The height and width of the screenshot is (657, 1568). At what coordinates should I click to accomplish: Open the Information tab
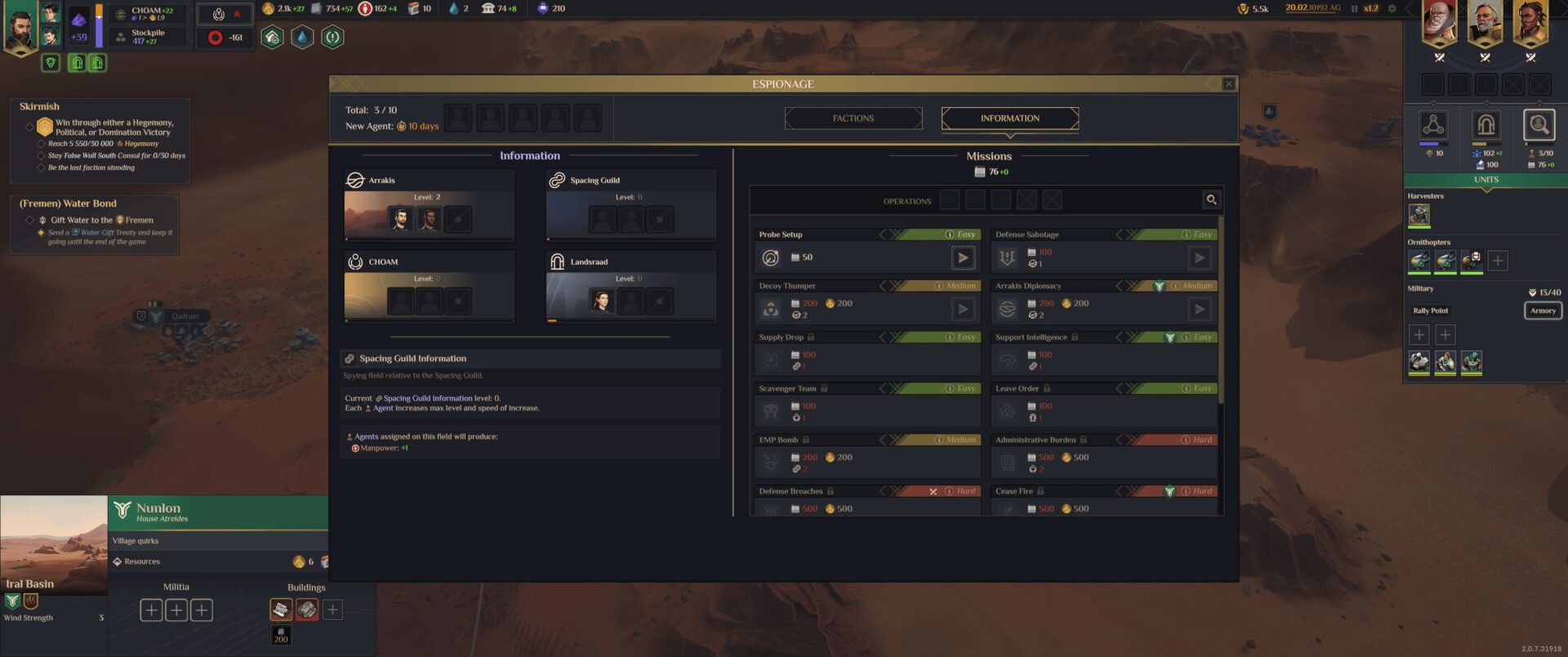pyautogui.click(x=1009, y=118)
